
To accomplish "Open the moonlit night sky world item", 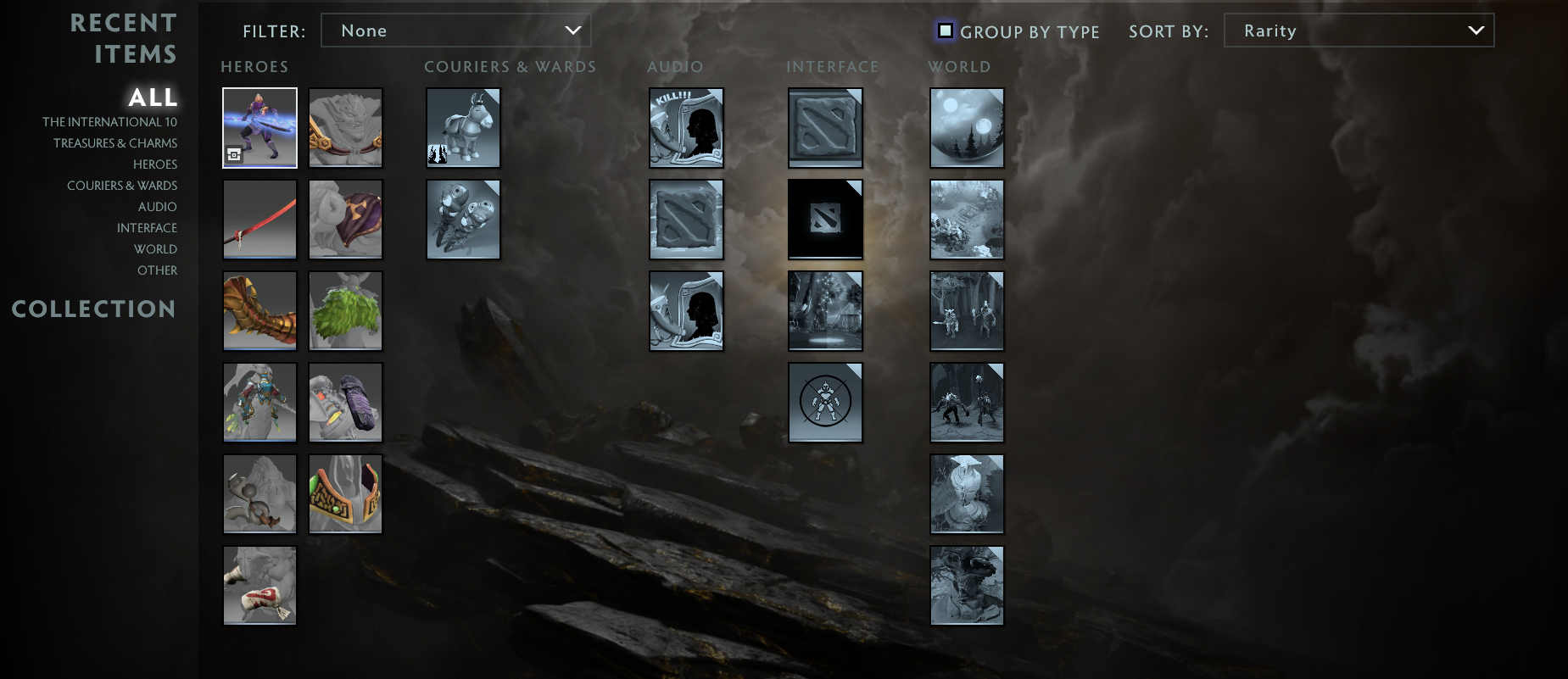I will 967,128.
